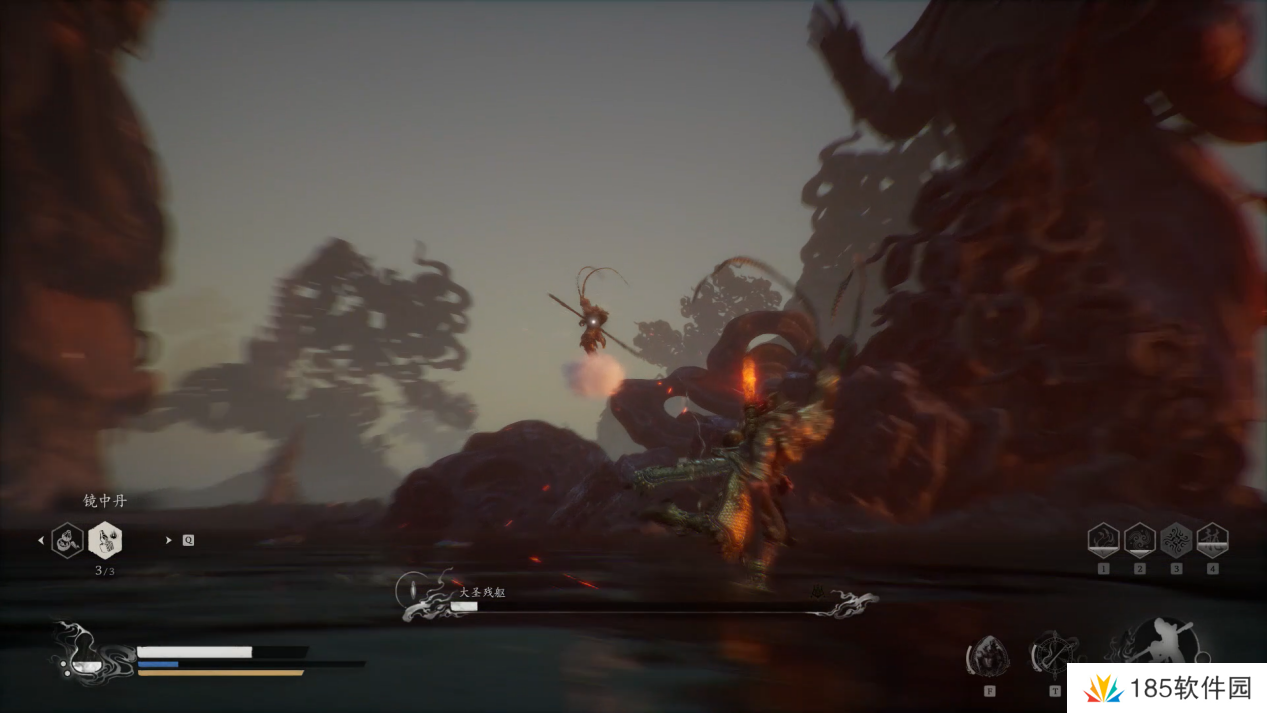Activate the spirit skill demon-face icon
Image resolution: width=1267 pixels, height=713 pixels.
click(987, 657)
